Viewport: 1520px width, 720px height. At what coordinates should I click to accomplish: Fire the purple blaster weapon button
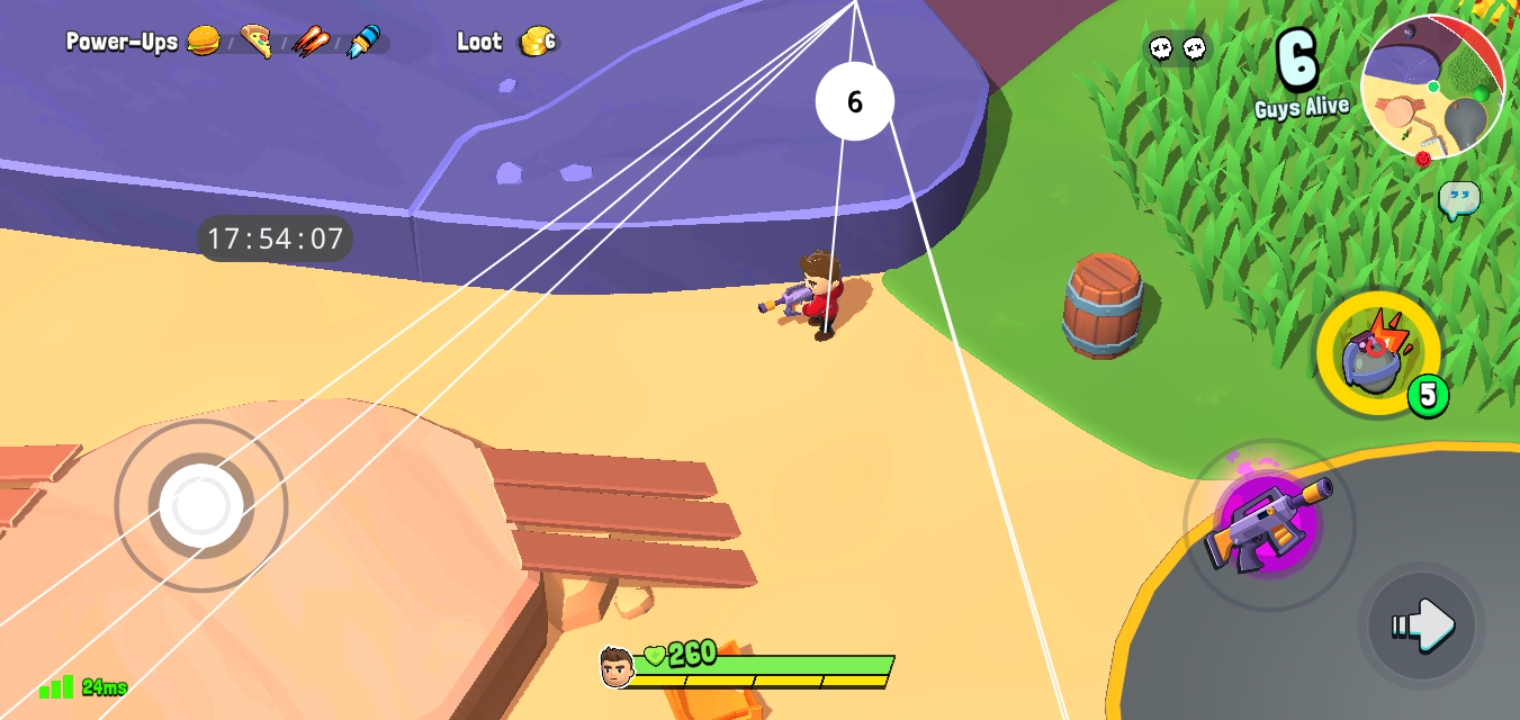1268,524
